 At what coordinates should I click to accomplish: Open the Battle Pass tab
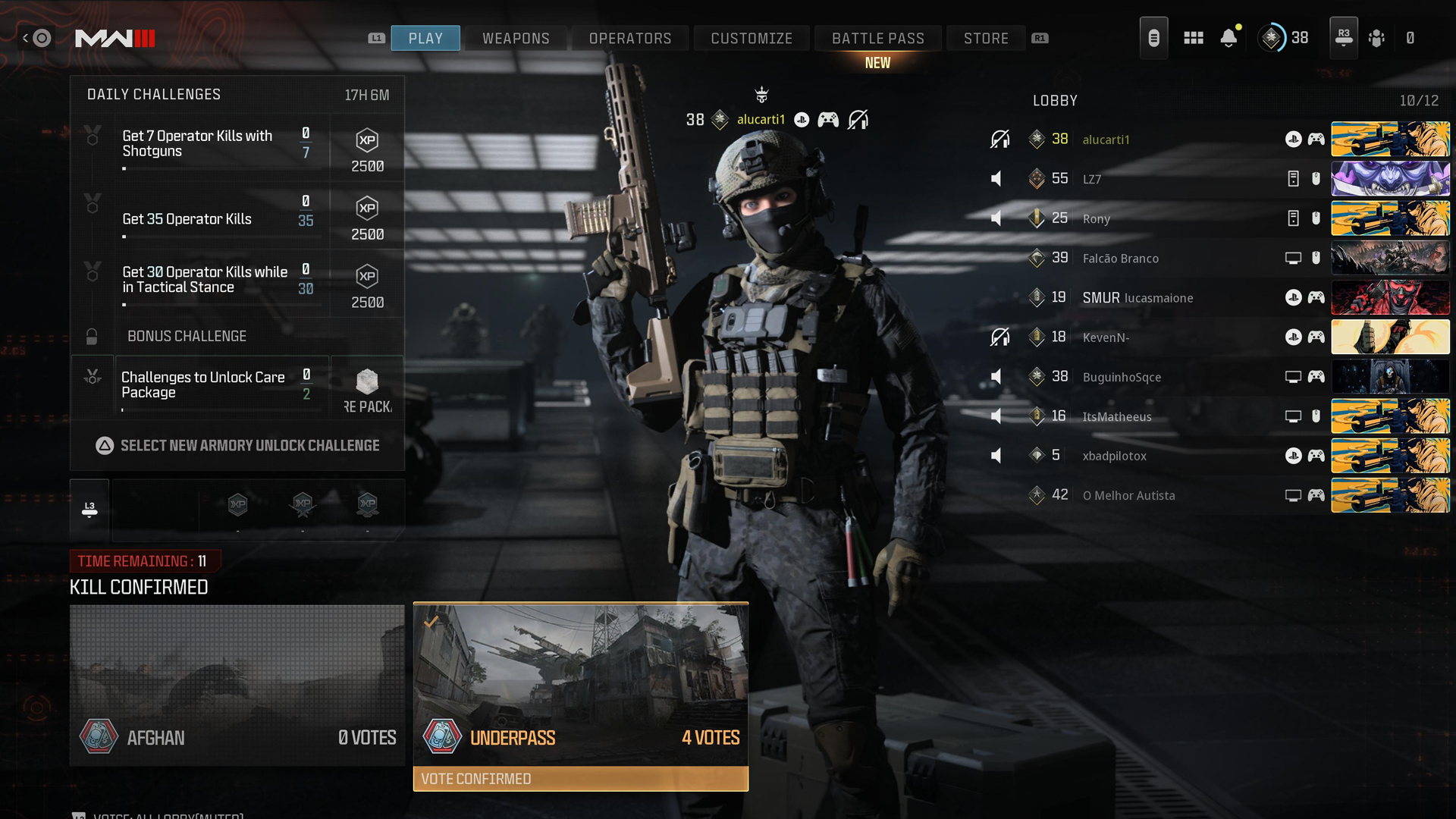point(877,38)
